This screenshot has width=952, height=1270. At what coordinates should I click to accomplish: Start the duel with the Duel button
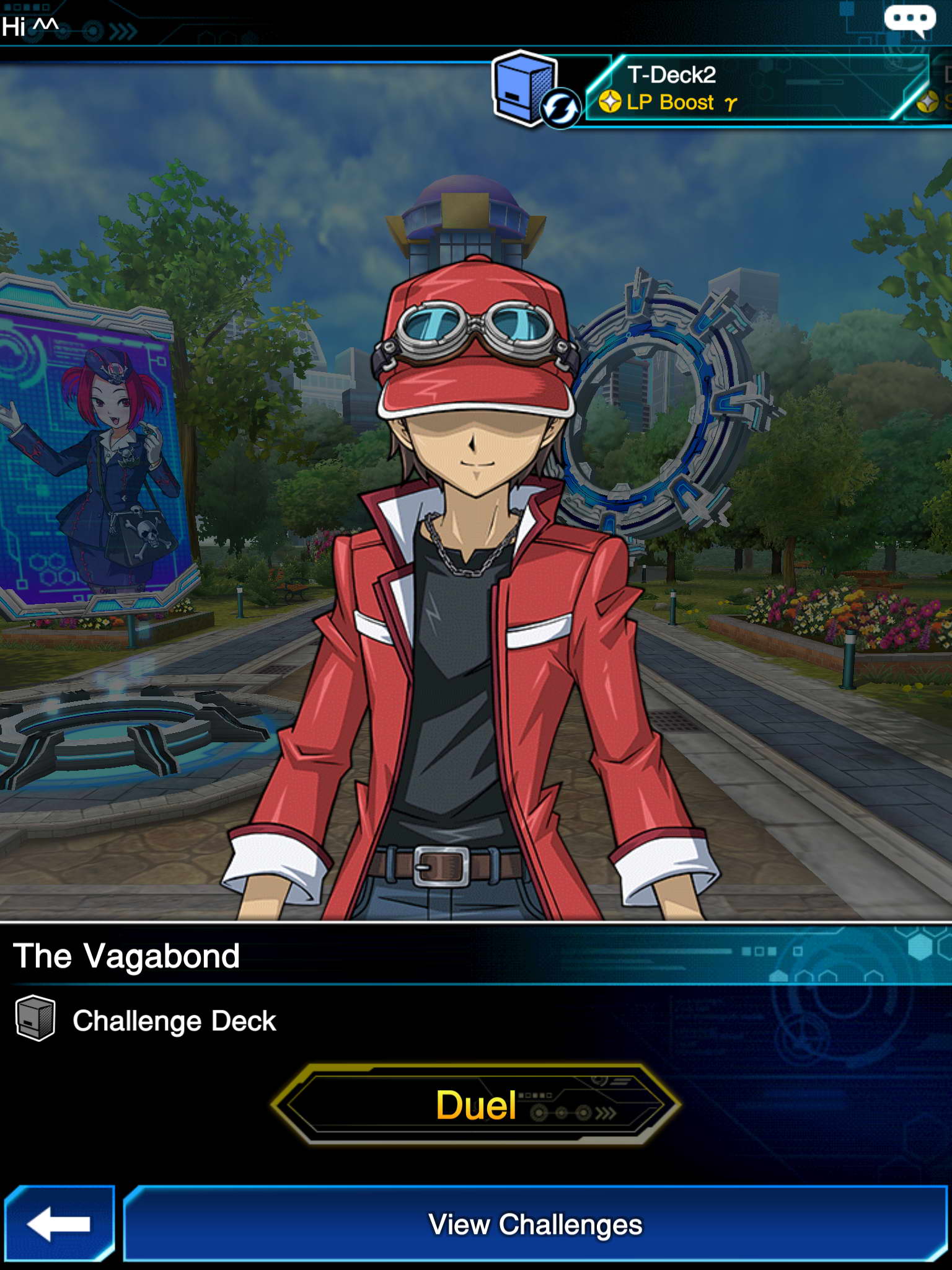point(475,1104)
